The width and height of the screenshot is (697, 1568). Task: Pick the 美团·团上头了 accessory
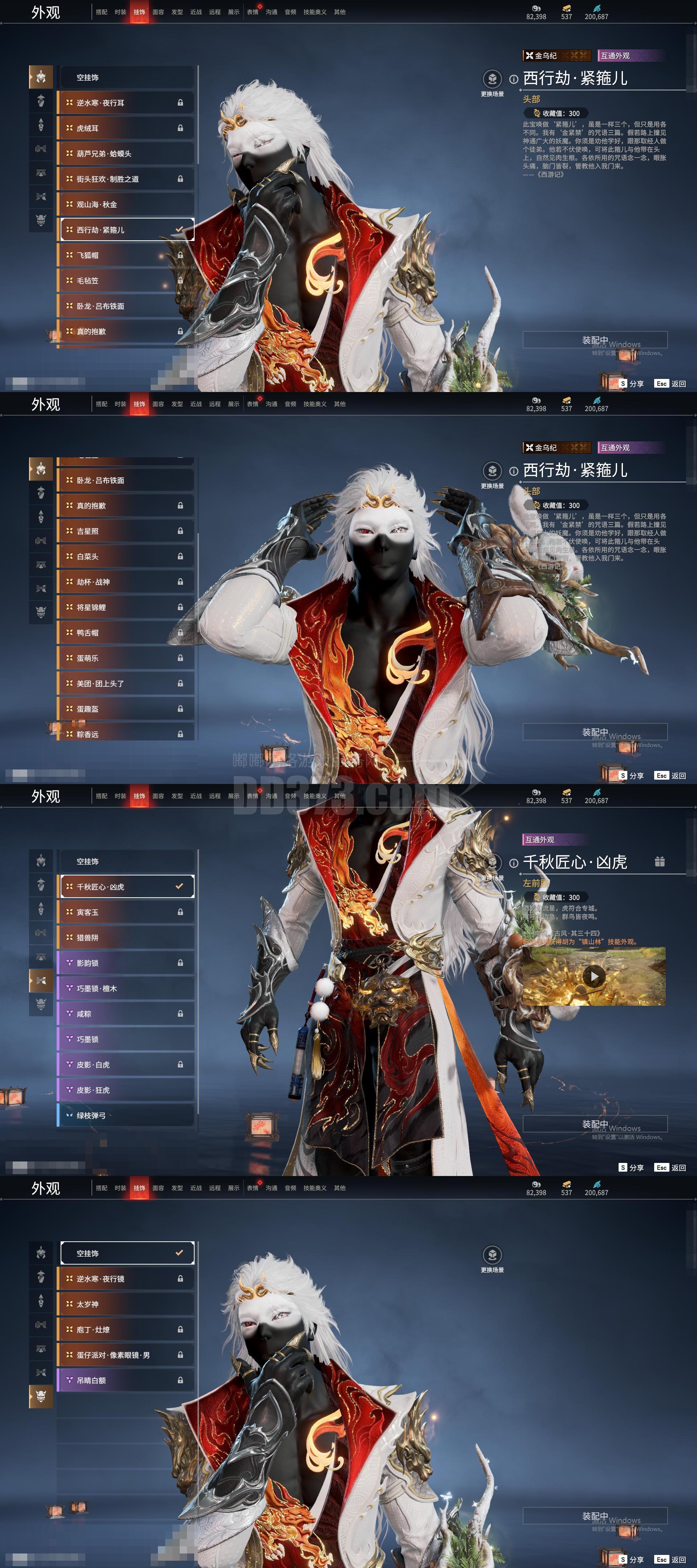pos(126,683)
